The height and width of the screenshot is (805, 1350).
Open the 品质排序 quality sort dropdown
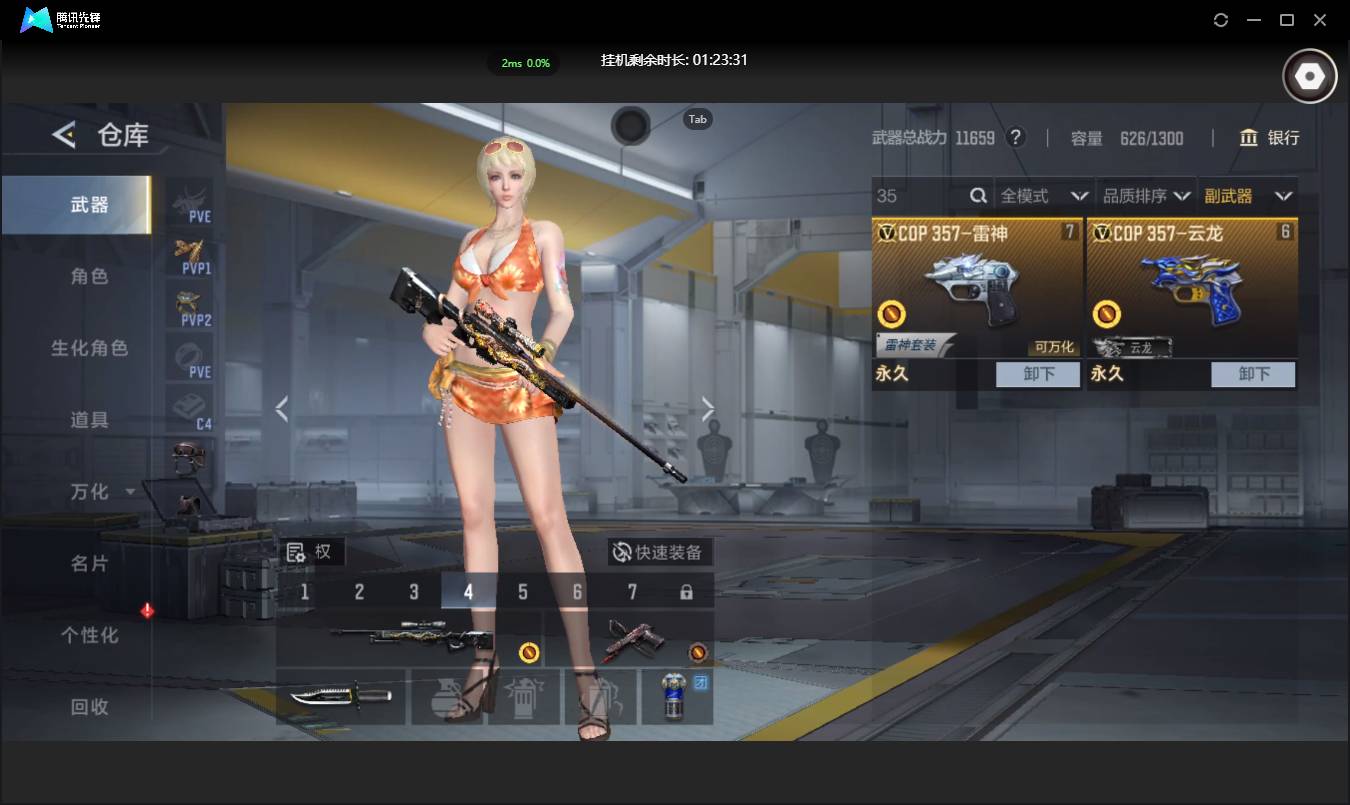[x=1146, y=196]
